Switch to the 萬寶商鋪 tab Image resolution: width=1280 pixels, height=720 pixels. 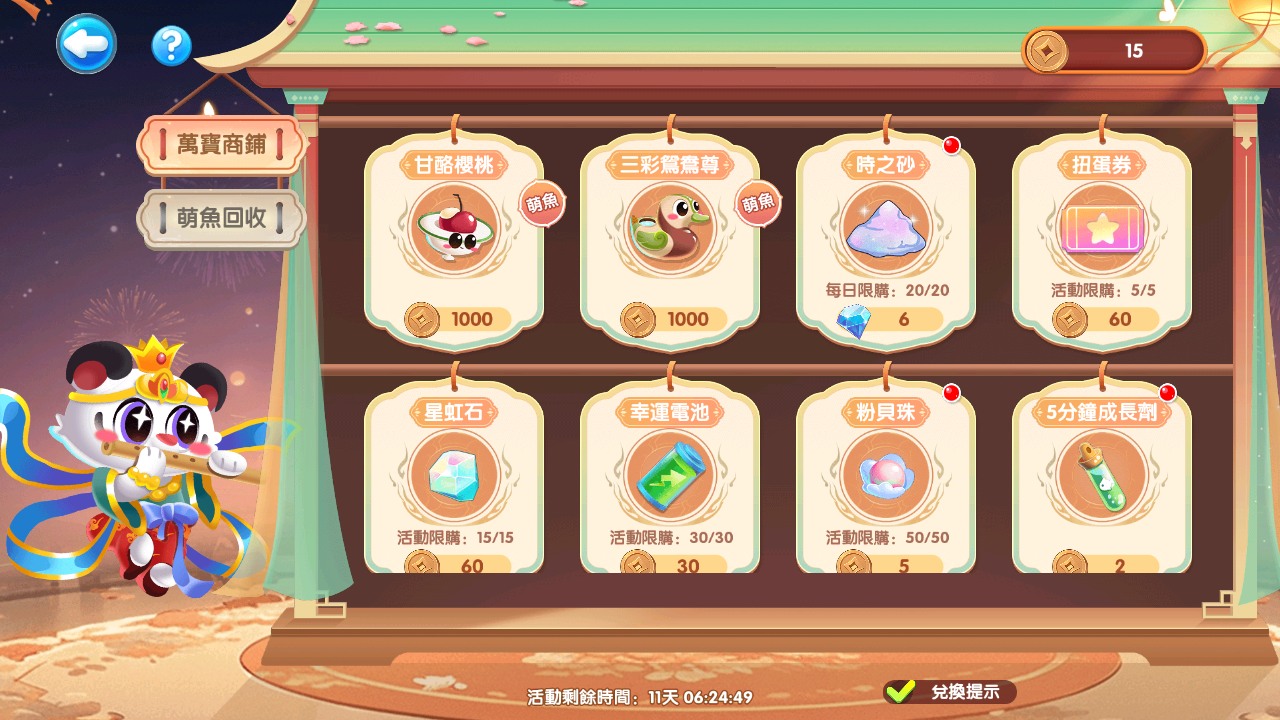(x=220, y=145)
